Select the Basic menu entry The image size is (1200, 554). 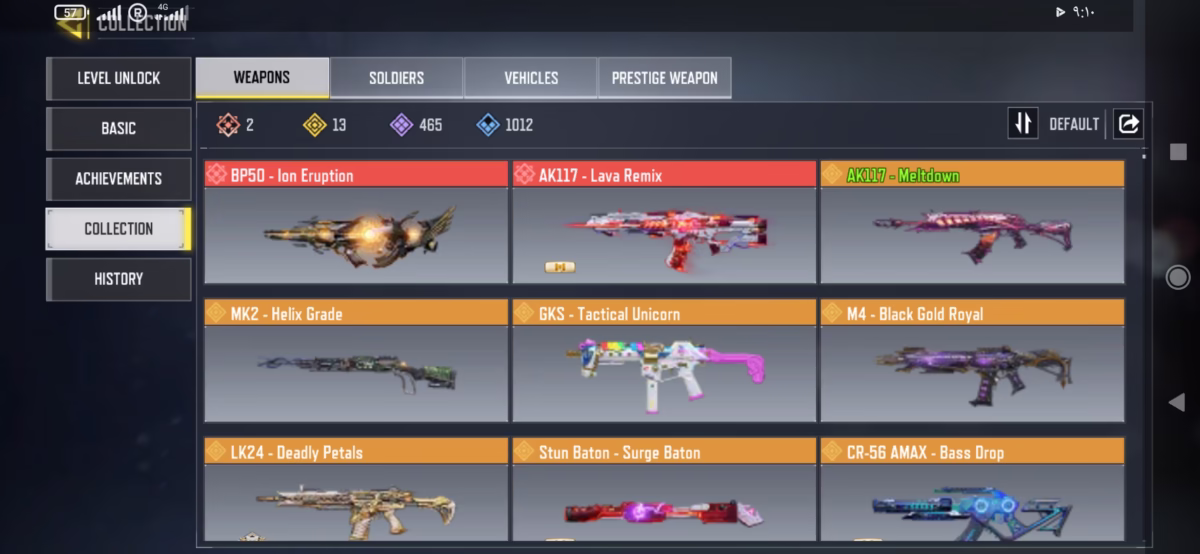[118, 128]
